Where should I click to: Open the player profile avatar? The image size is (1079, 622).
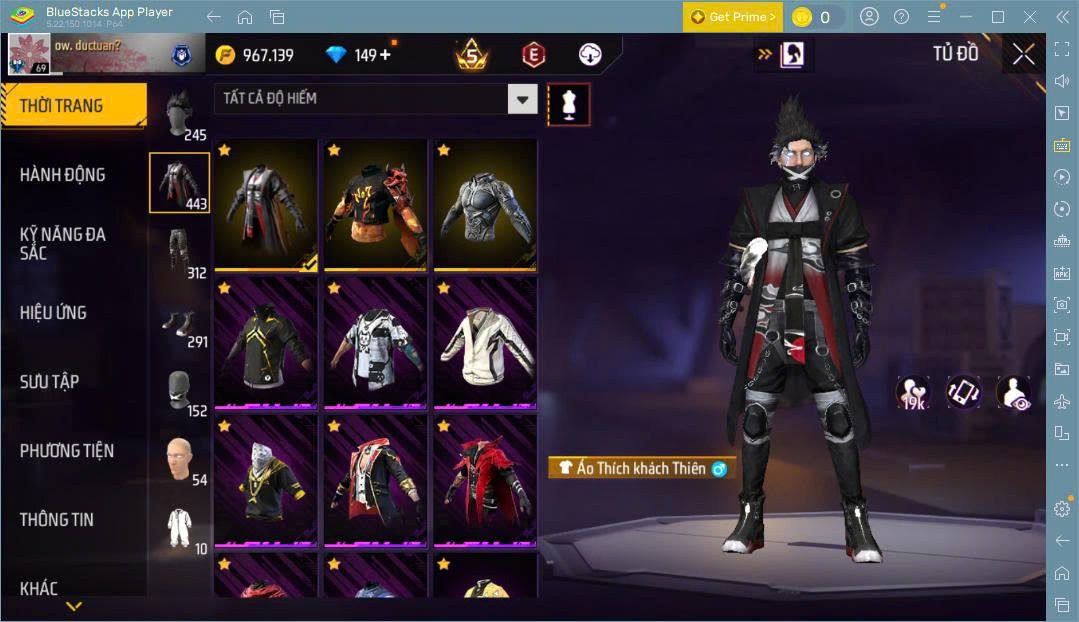28,54
